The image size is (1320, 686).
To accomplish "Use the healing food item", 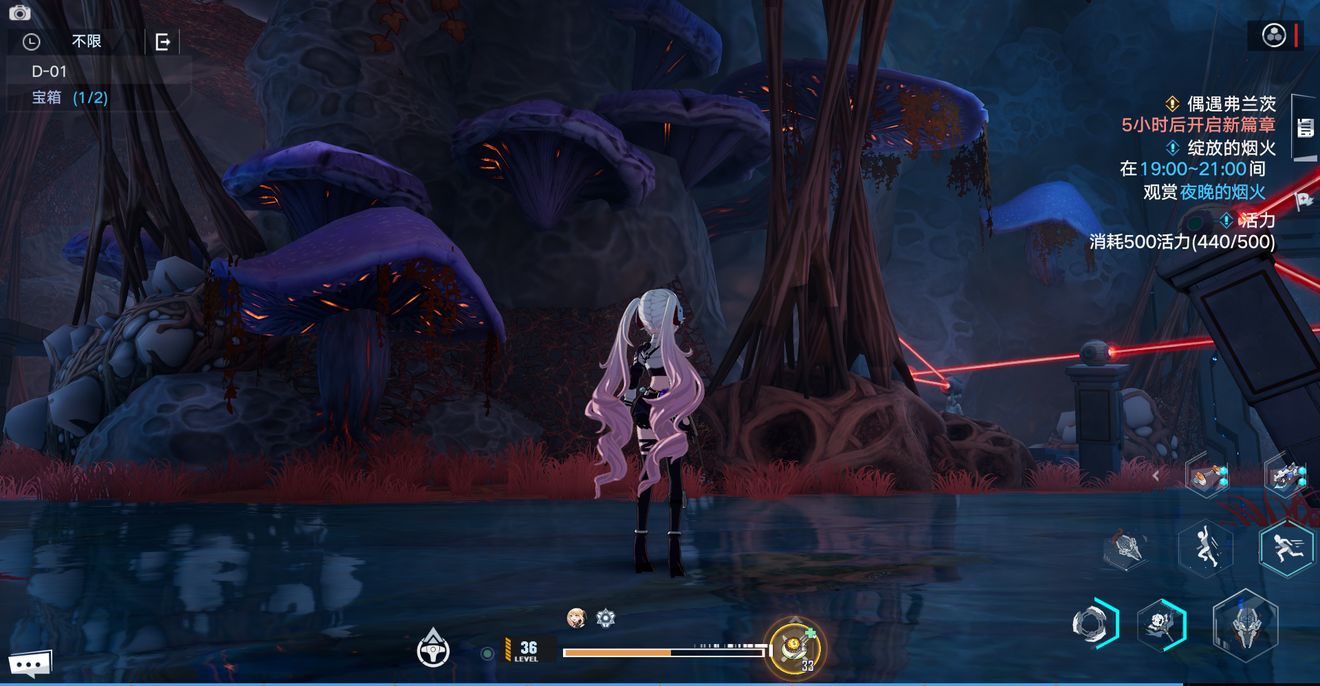I will (x=795, y=646).
